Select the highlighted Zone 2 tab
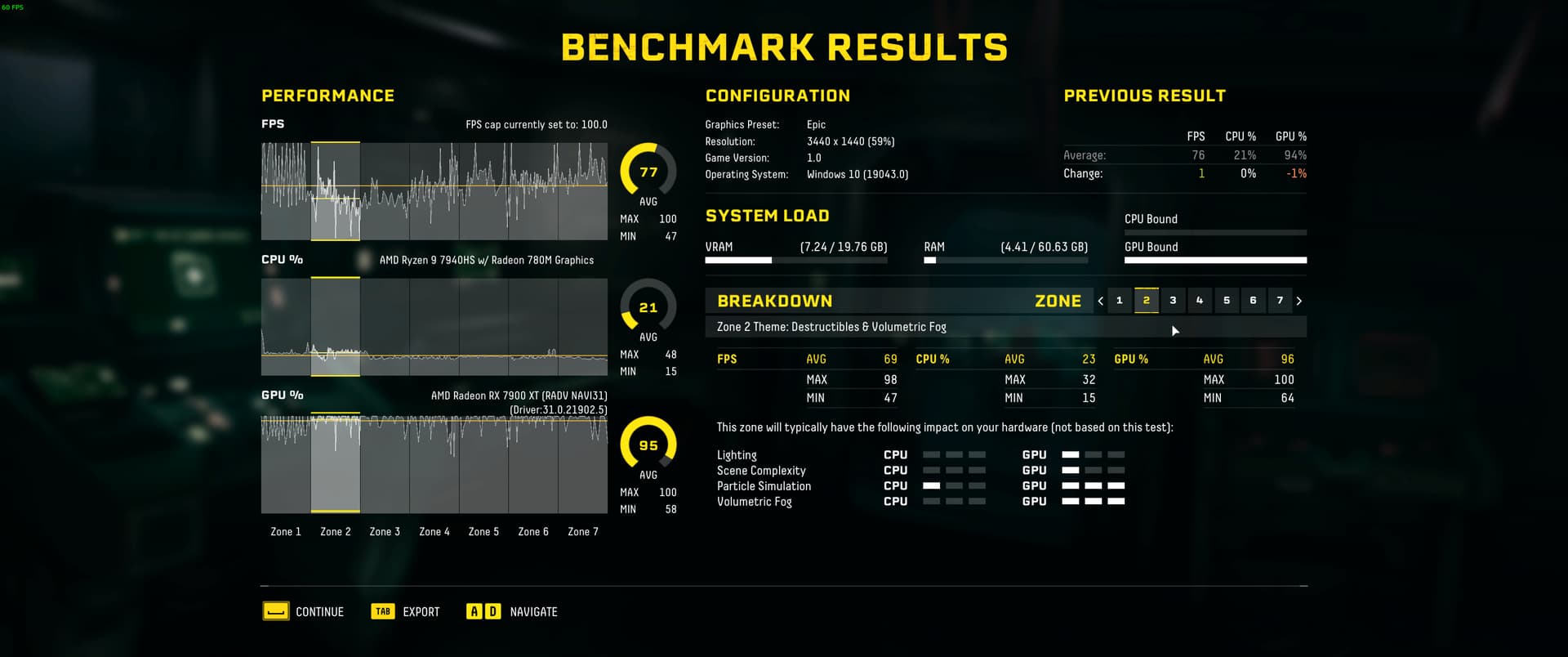Viewport: 1568px width, 657px height. pos(1147,301)
